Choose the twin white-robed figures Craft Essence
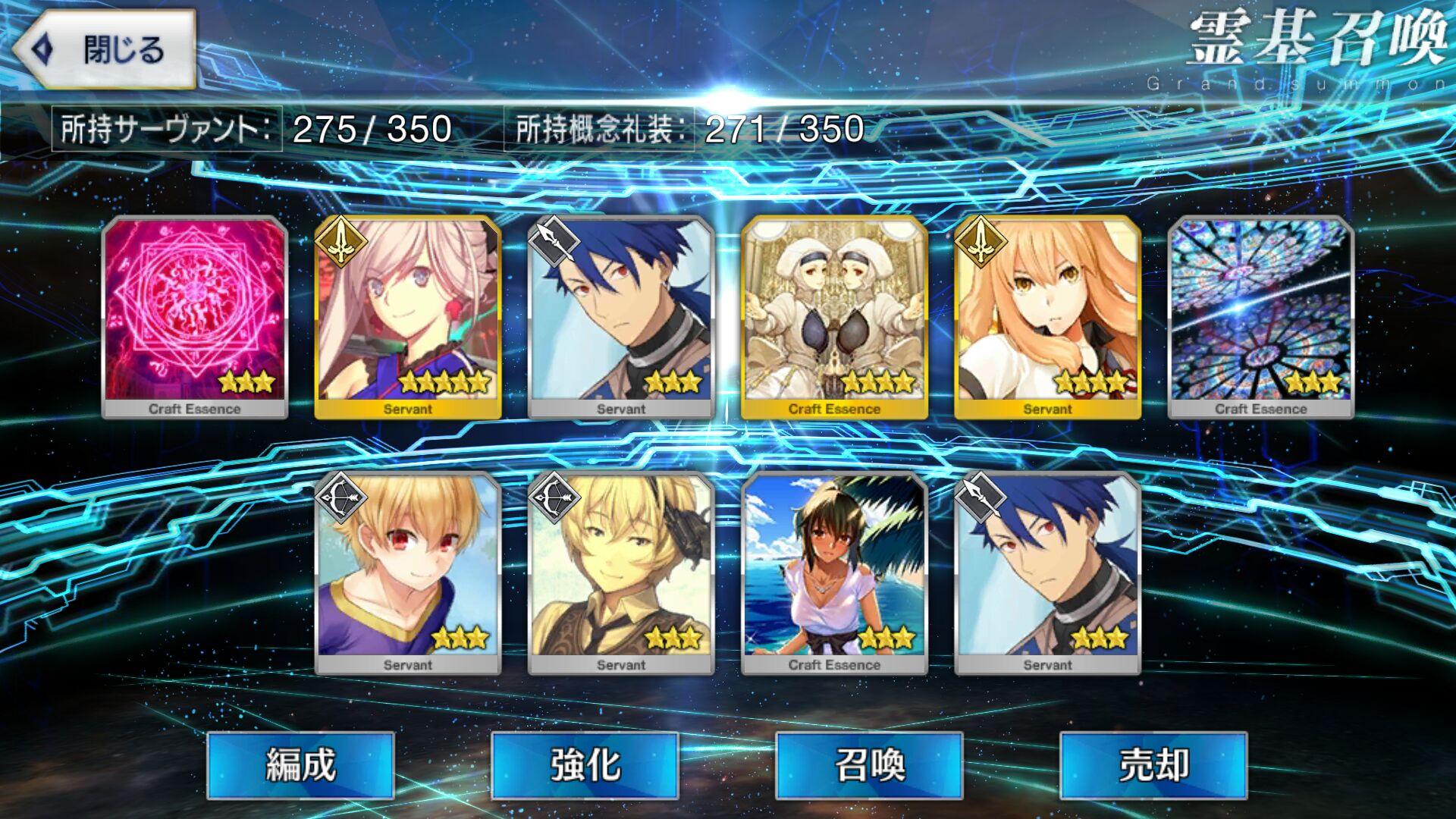 pos(834,317)
